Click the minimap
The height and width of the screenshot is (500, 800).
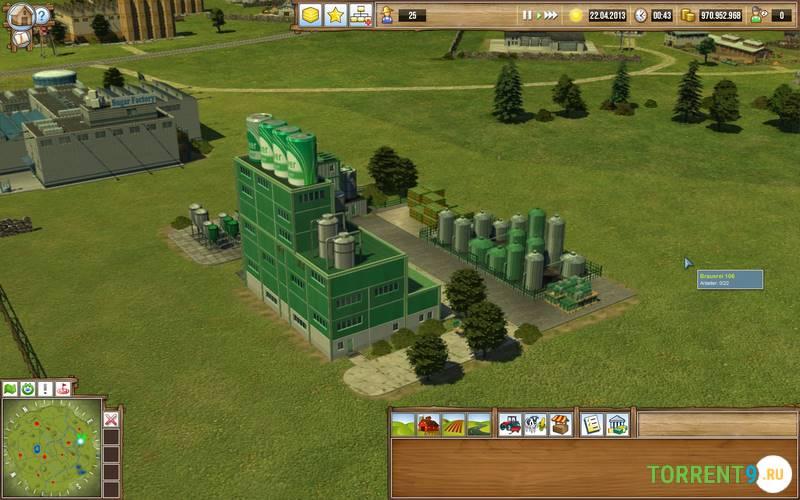point(51,448)
